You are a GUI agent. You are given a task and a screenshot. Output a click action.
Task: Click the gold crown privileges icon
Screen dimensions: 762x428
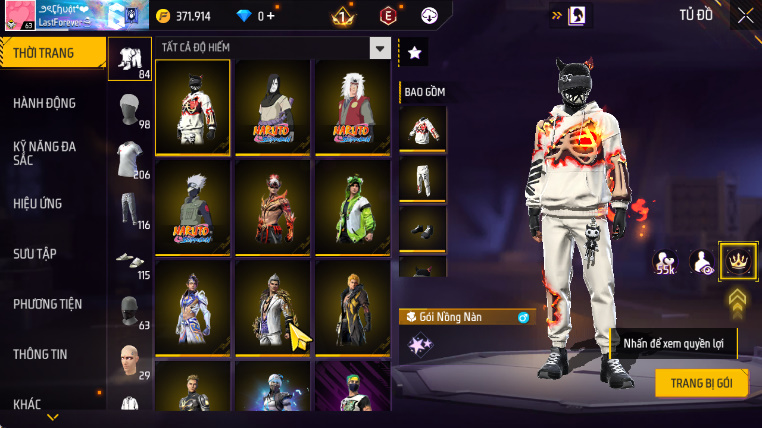click(738, 262)
